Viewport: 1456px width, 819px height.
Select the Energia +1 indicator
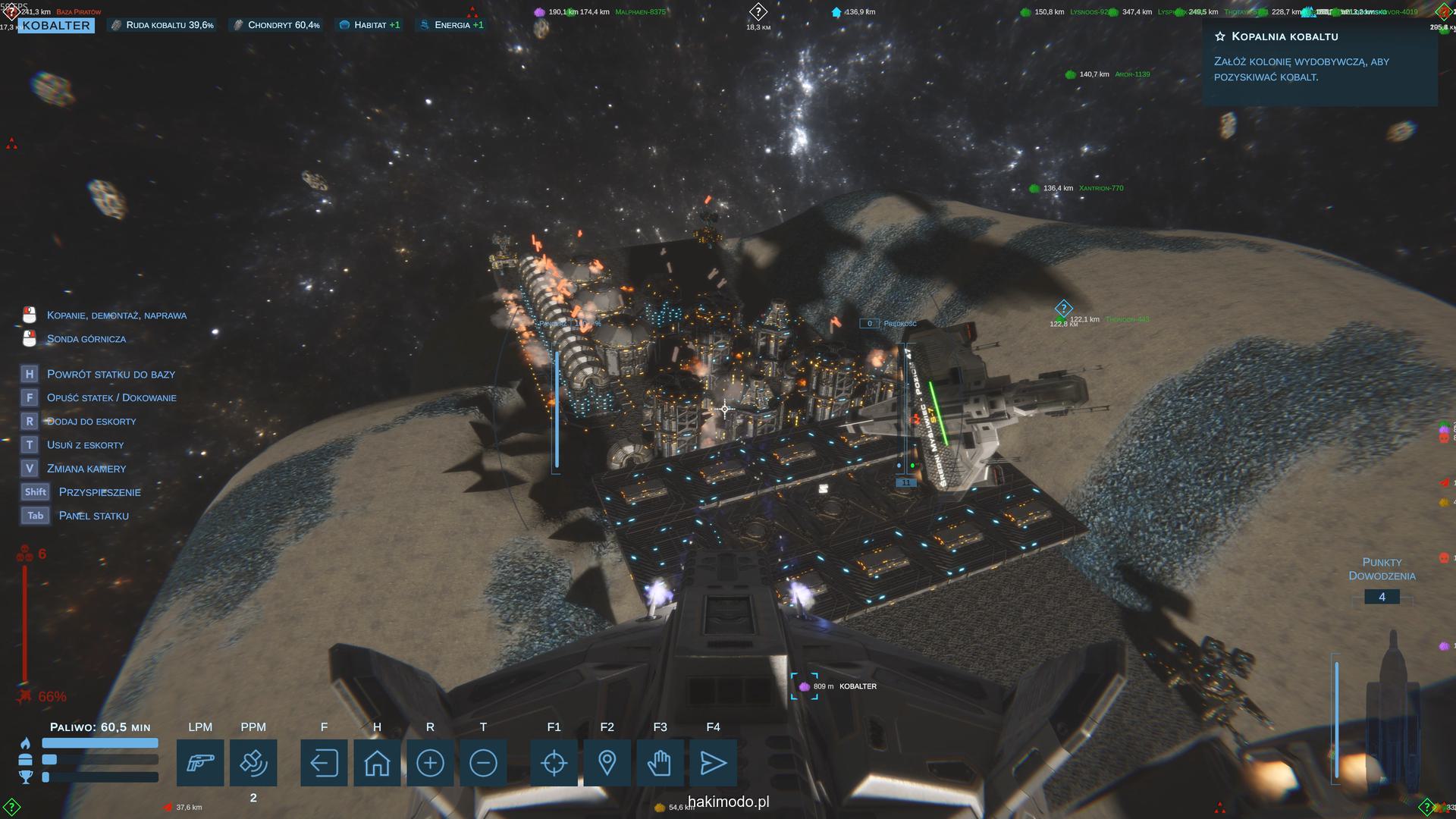point(450,25)
